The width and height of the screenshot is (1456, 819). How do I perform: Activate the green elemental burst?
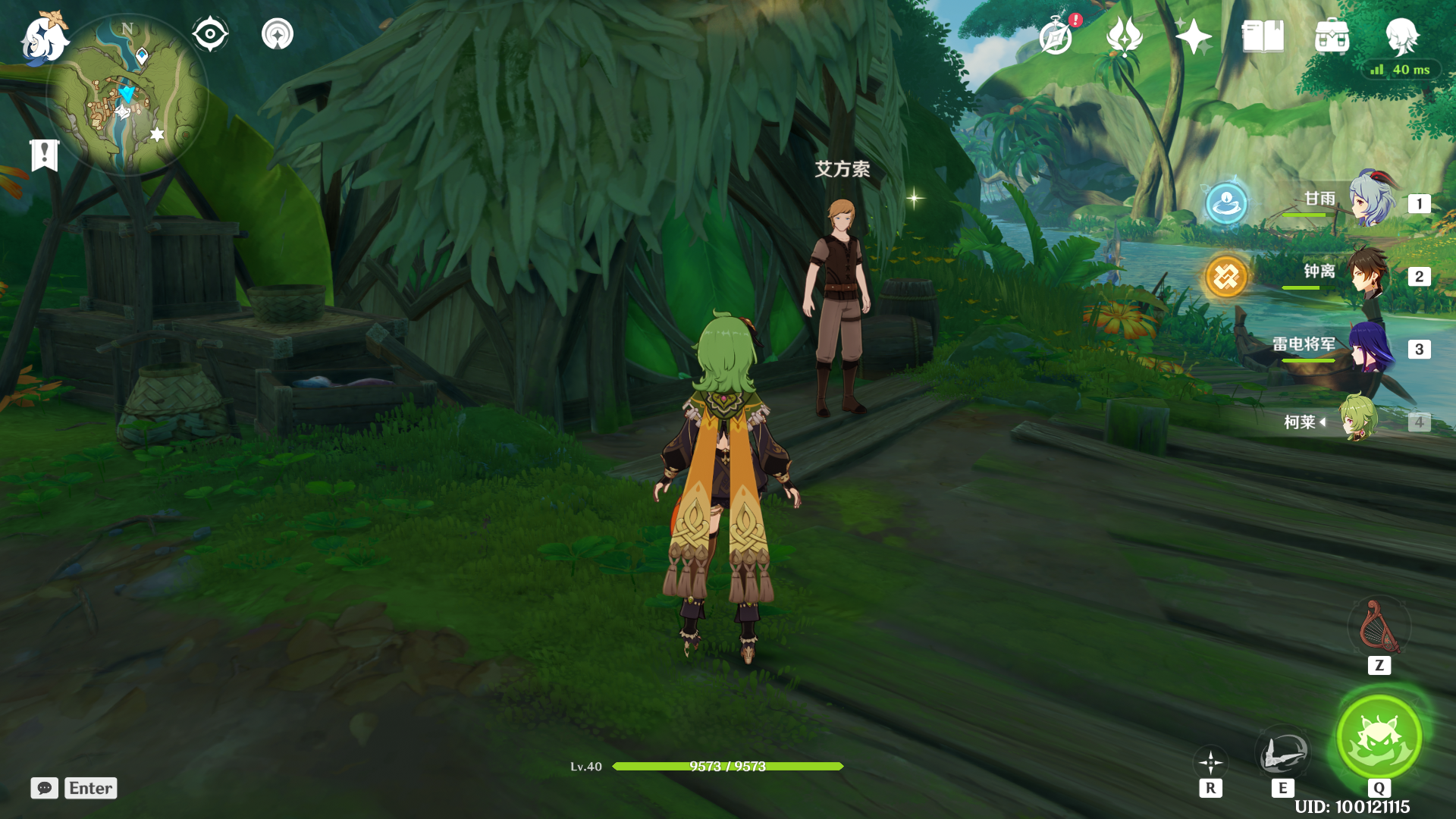(x=1379, y=737)
